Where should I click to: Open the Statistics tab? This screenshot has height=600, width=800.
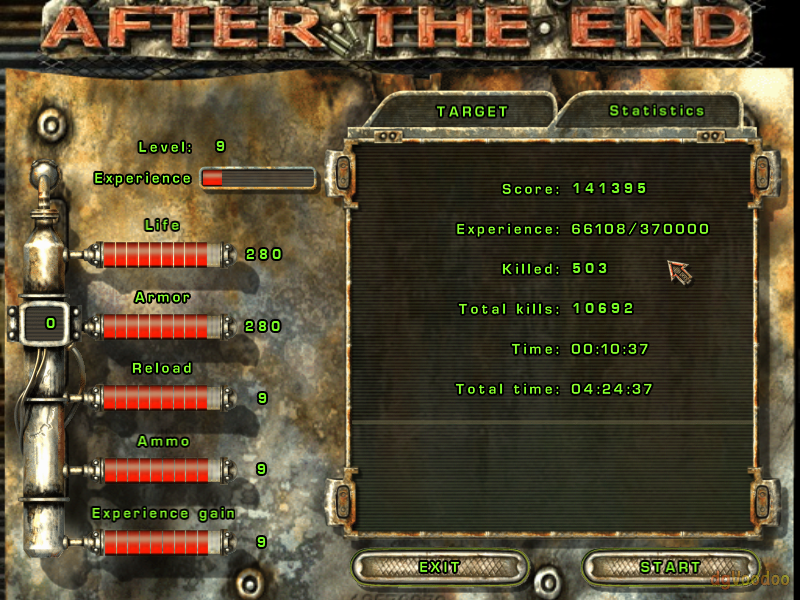click(657, 111)
